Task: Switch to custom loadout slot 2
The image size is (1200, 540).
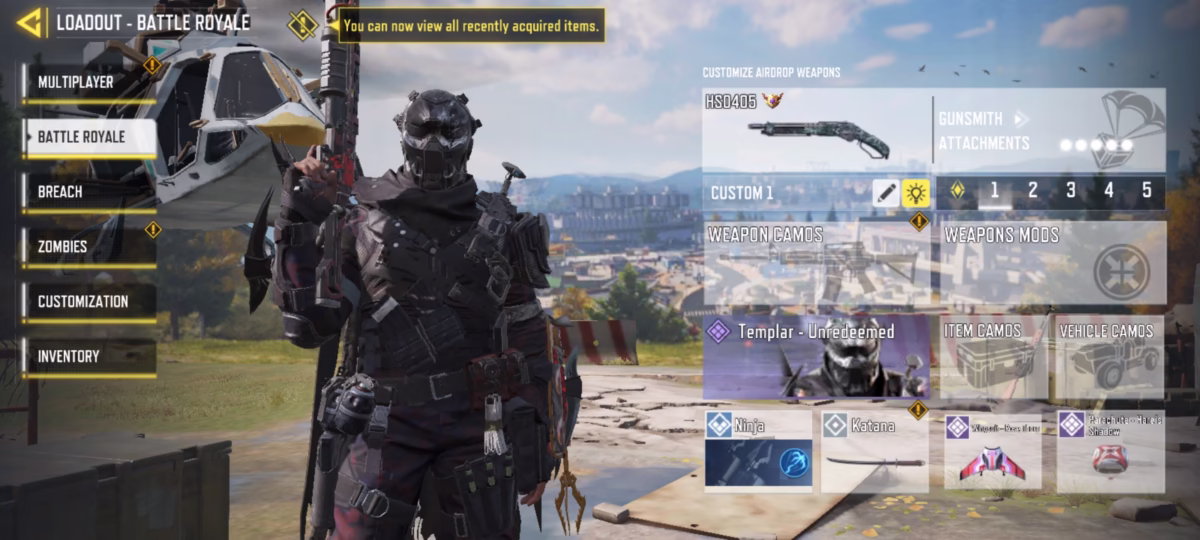Action: click(x=1032, y=191)
